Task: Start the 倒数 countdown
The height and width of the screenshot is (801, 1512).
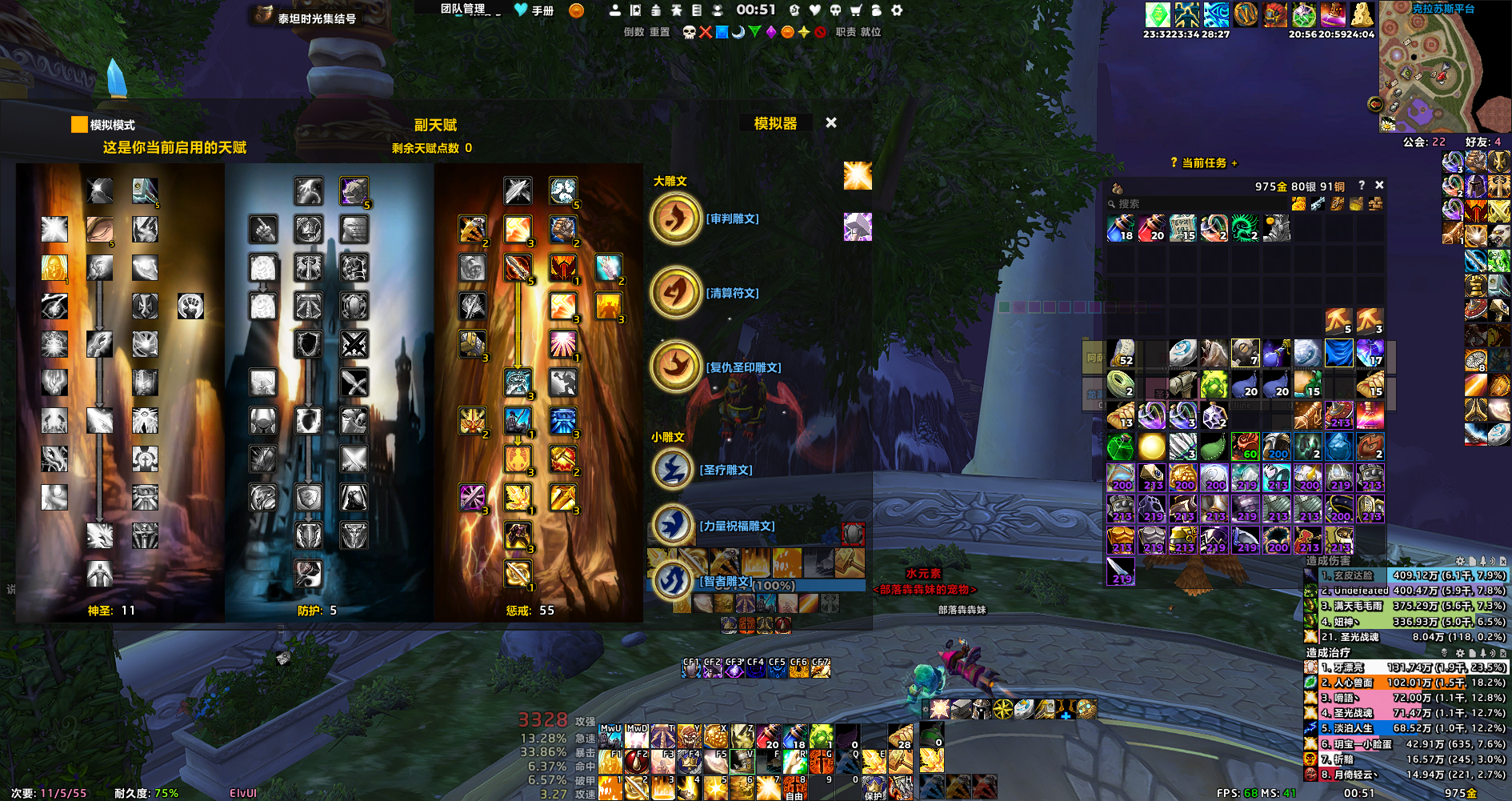Action: pyautogui.click(x=634, y=32)
